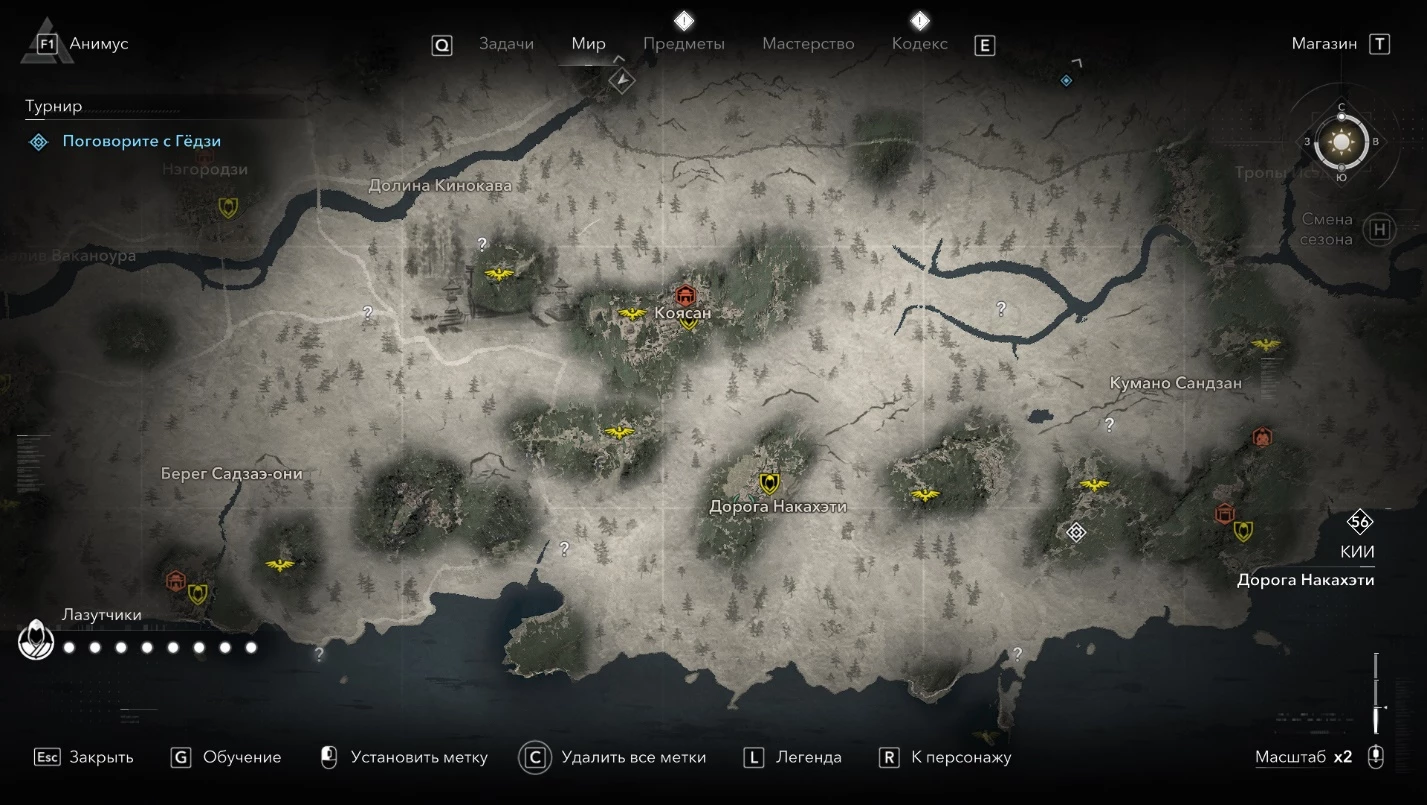Select the Дорога Накахэти shield marker

769,484
